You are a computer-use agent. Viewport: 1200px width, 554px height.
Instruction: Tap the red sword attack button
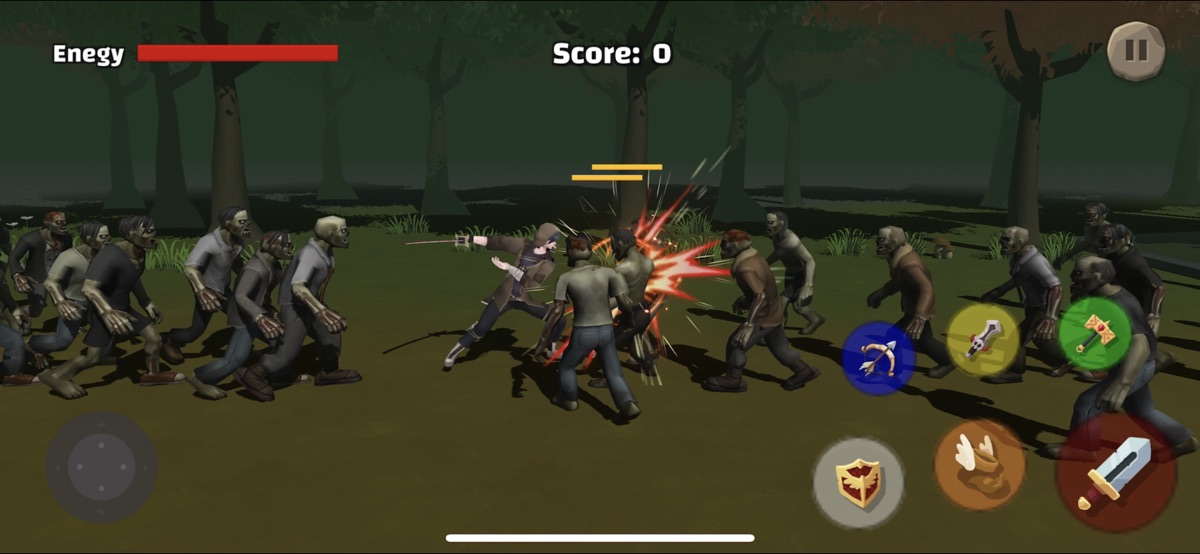pyautogui.click(x=1116, y=471)
